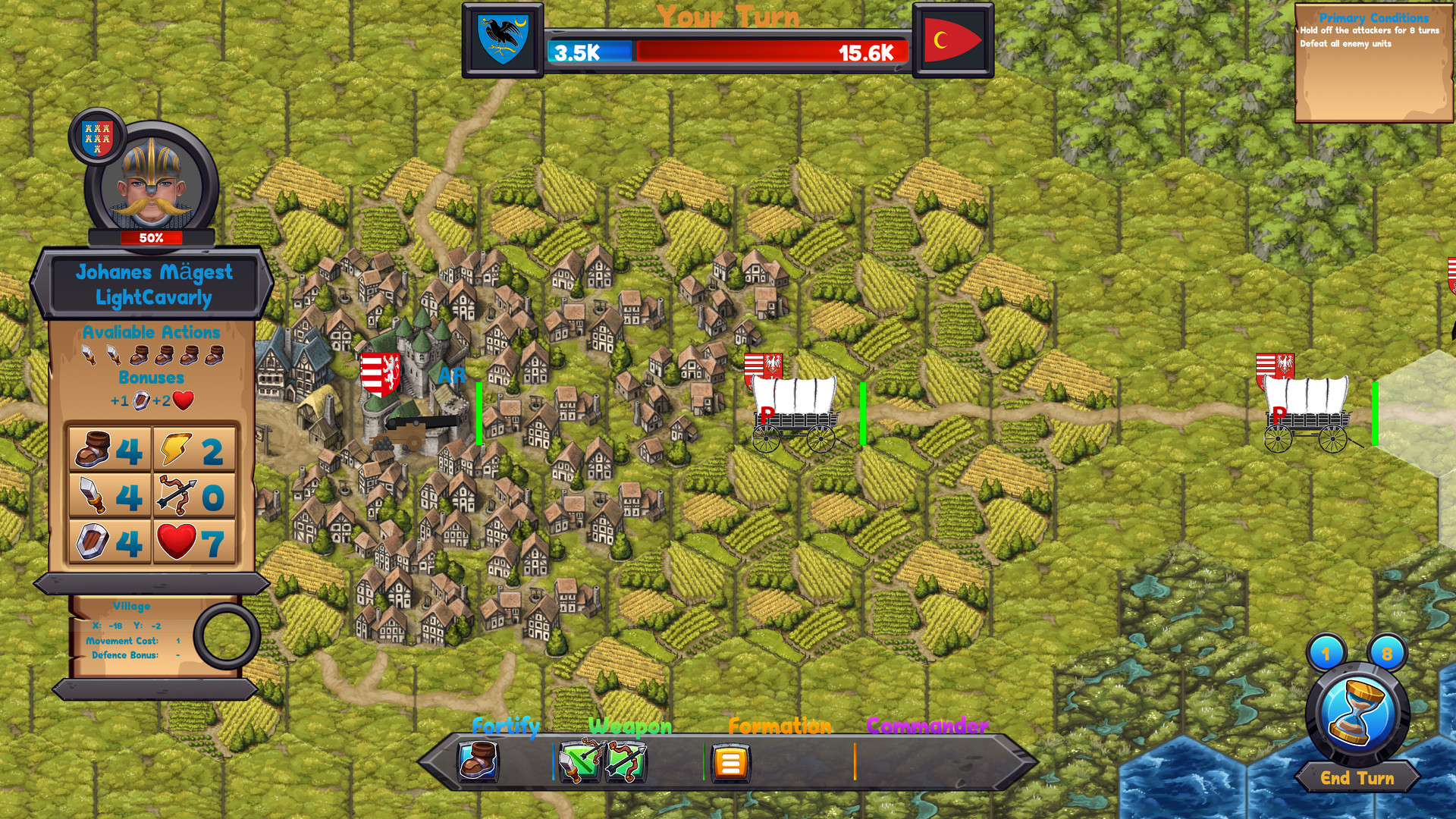Screen dimensions: 1456x819
Task: Click the army strength health bar
Action: (x=726, y=52)
